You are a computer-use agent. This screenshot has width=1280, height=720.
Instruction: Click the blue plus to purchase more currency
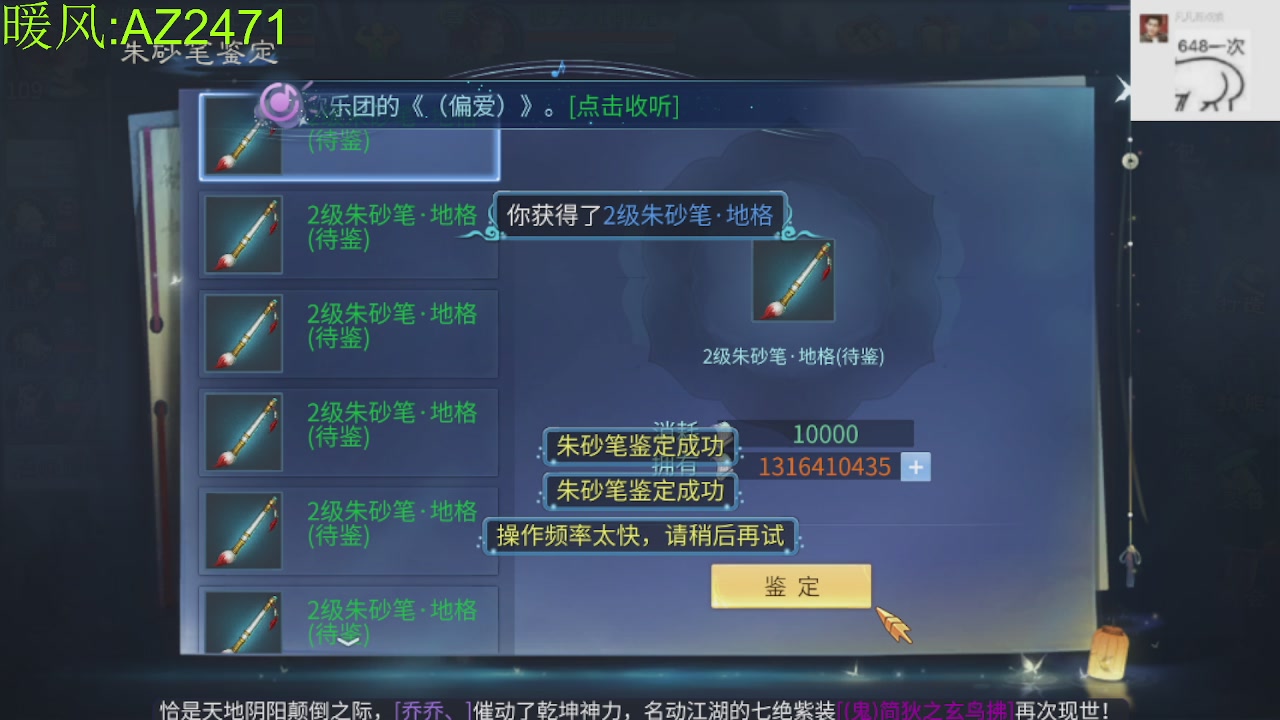coord(914,466)
